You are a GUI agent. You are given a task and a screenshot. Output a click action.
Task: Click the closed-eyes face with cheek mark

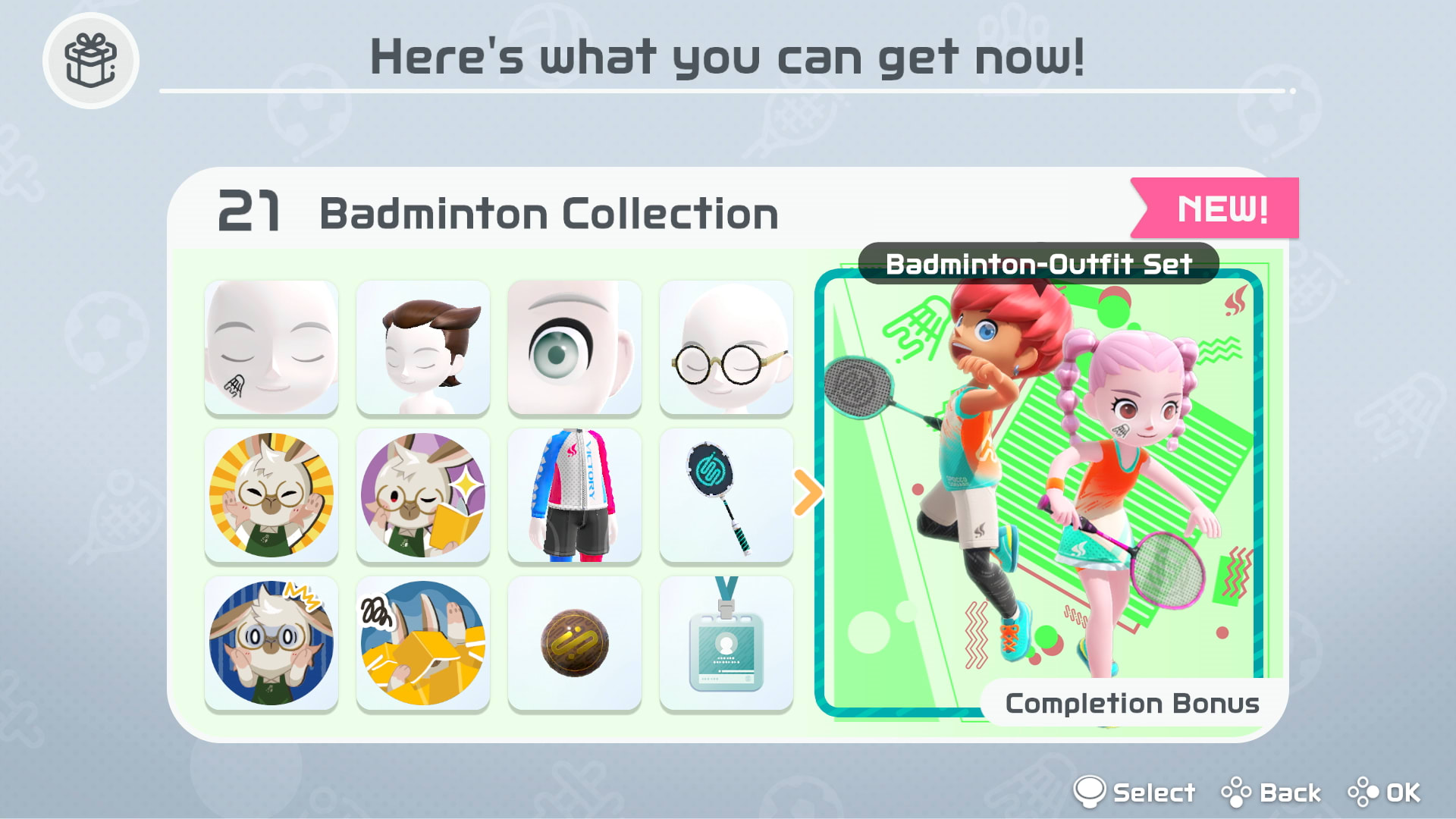[271, 347]
